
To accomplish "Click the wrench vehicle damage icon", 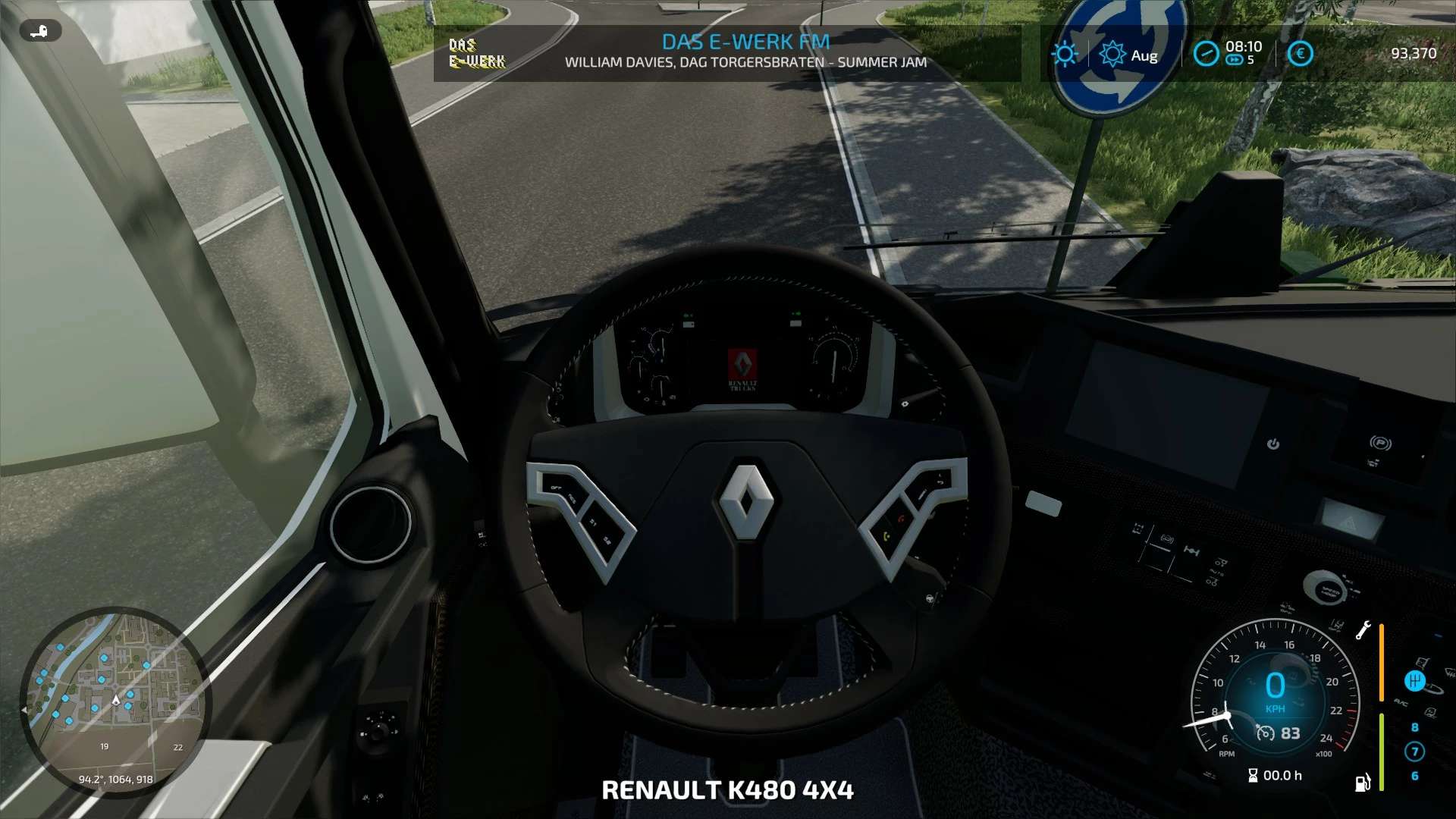I will pyautogui.click(x=1363, y=630).
